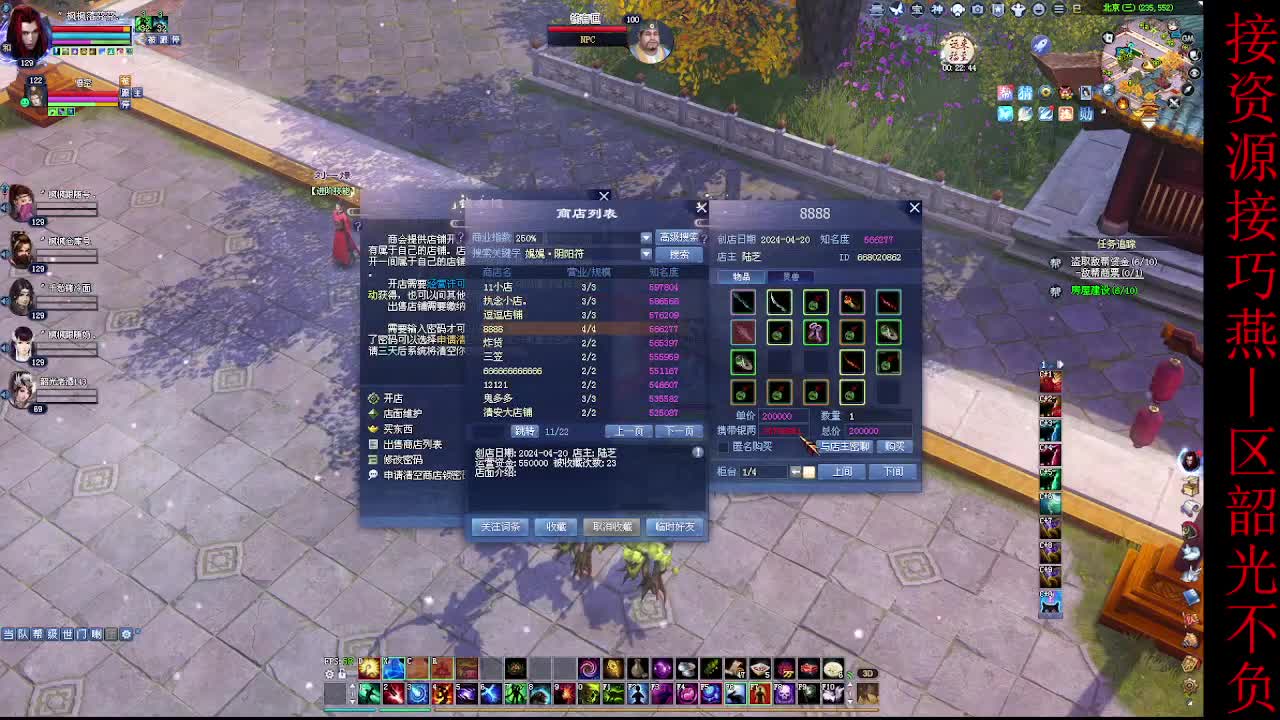Image resolution: width=1280 pixels, height=720 pixels.
Task: Click the eye icon on the minimap
Action: [x=1194, y=71]
